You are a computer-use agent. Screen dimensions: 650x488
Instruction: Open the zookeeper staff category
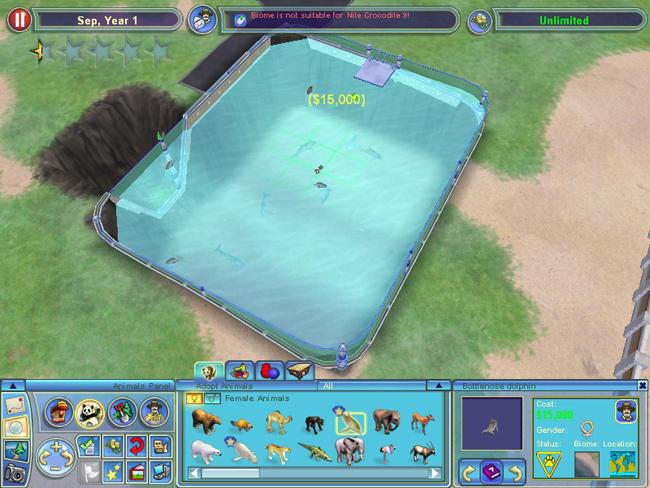[154, 410]
